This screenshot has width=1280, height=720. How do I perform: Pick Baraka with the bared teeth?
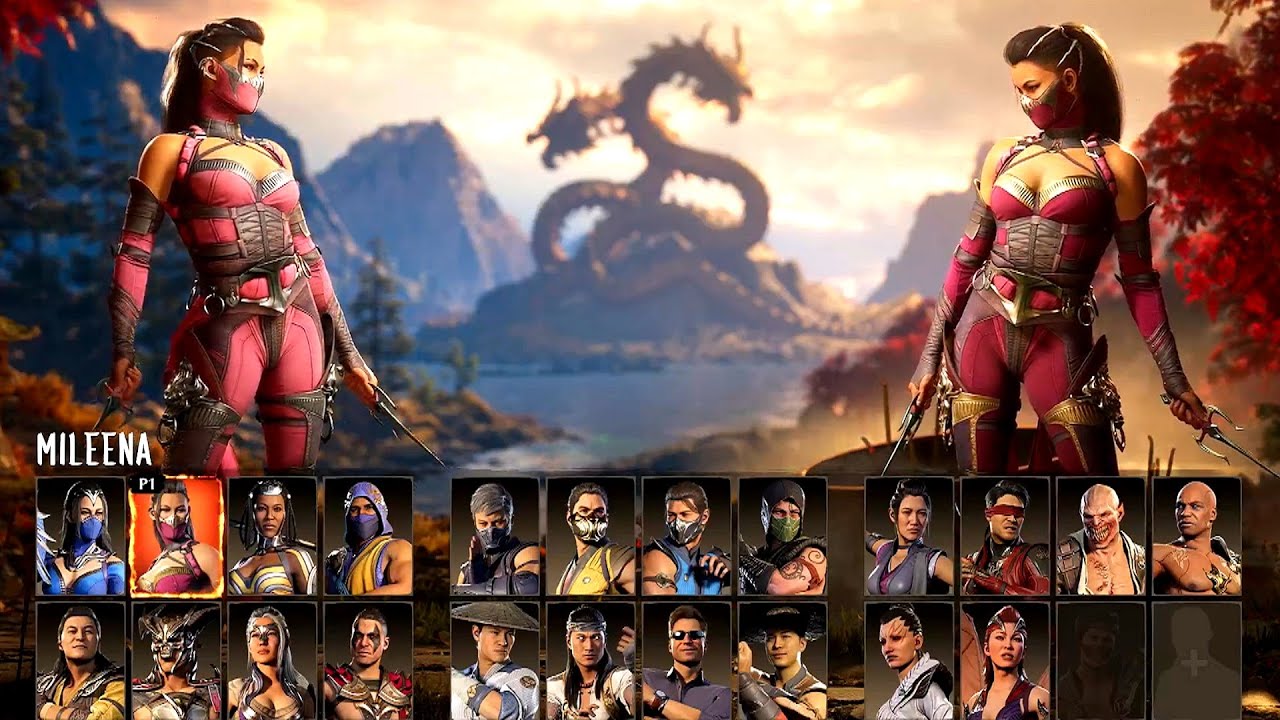click(x=1101, y=537)
